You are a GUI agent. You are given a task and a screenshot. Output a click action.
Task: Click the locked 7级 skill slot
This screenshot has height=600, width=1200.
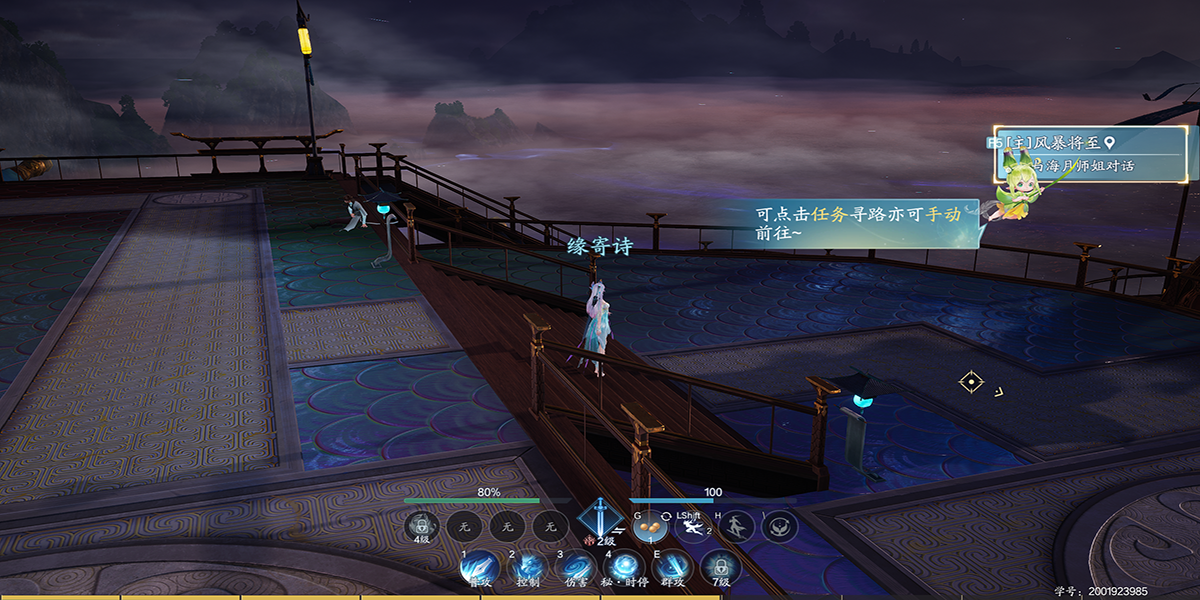pyautogui.click(x=720, y=567)
